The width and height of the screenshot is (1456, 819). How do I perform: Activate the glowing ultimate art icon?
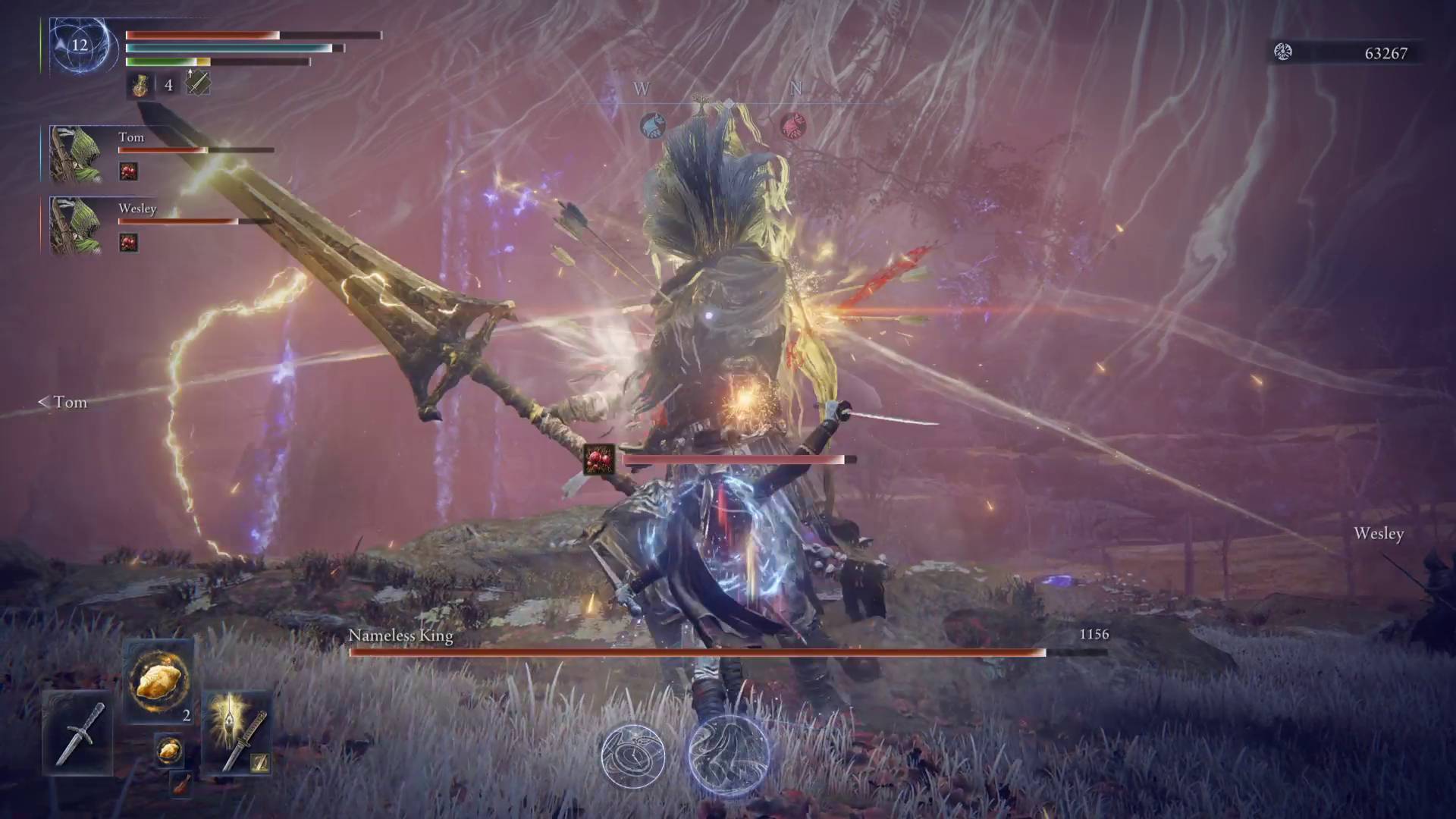coord(728,755)
